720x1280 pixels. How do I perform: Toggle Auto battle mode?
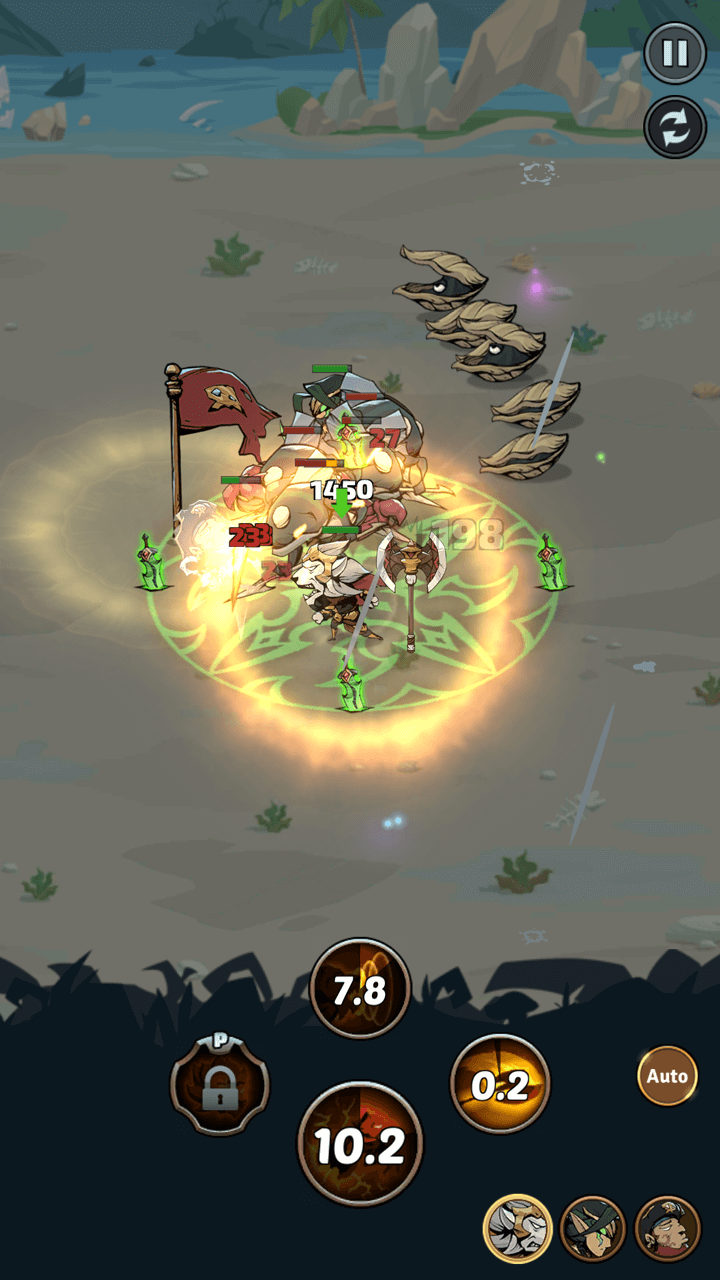pyautogui.click(x=667, y=1076)
